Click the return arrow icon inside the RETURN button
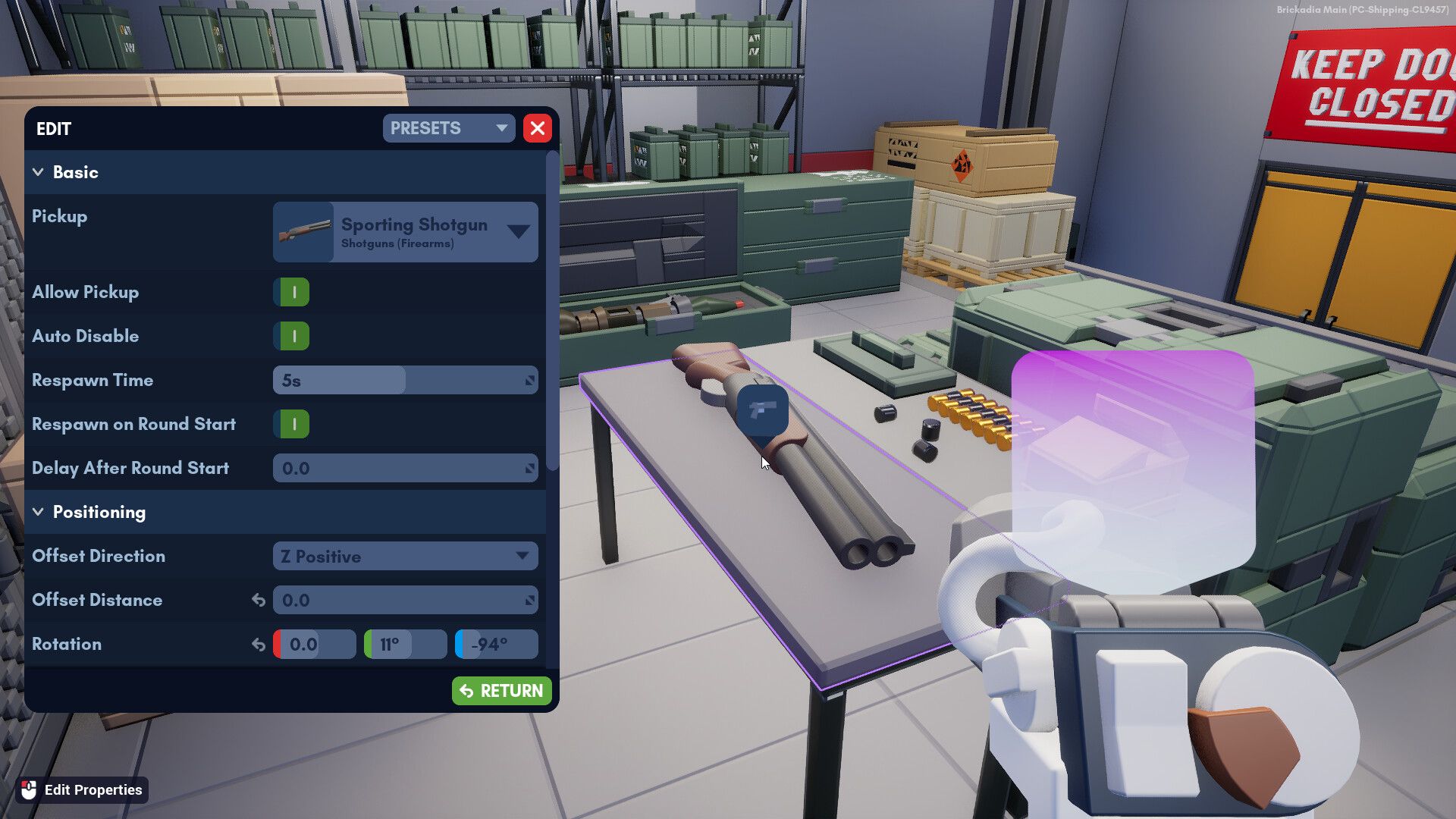Viewport: 1456px width, 819px height. click(466, 691)
